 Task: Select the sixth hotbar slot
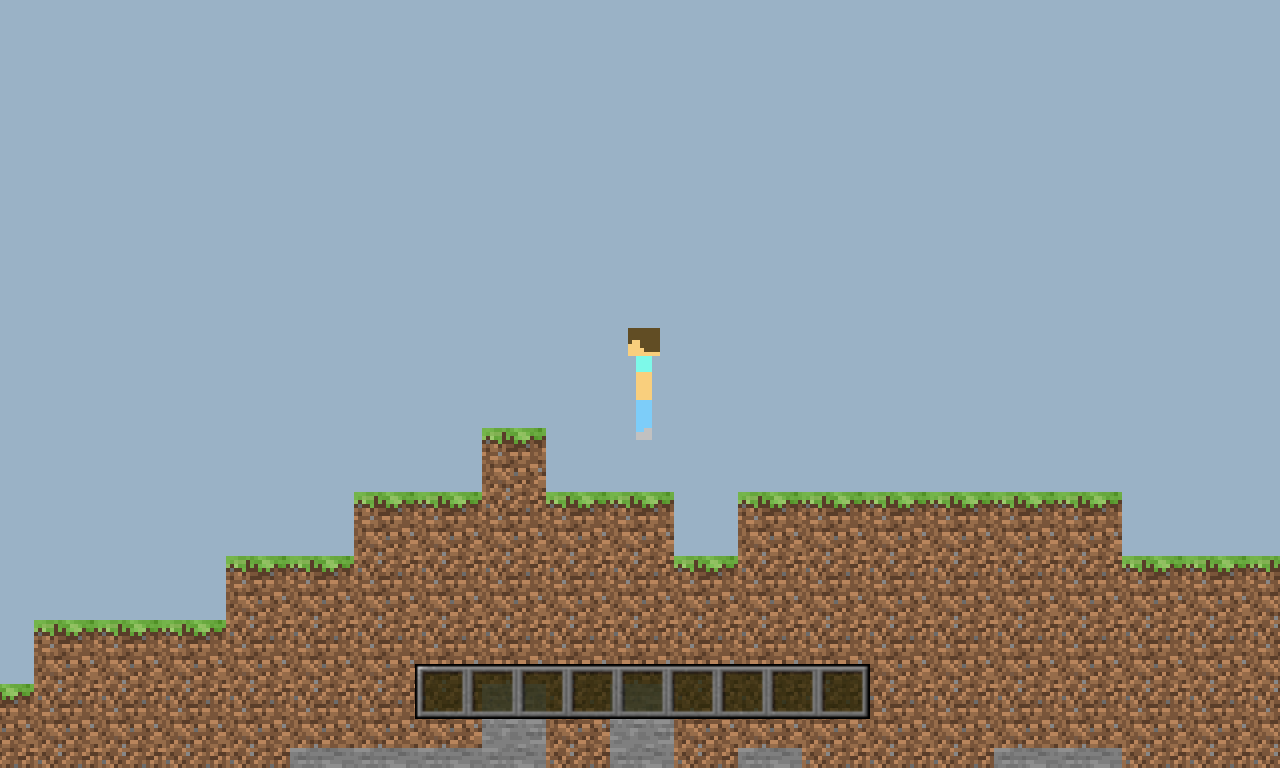click(x=693, y=688)
